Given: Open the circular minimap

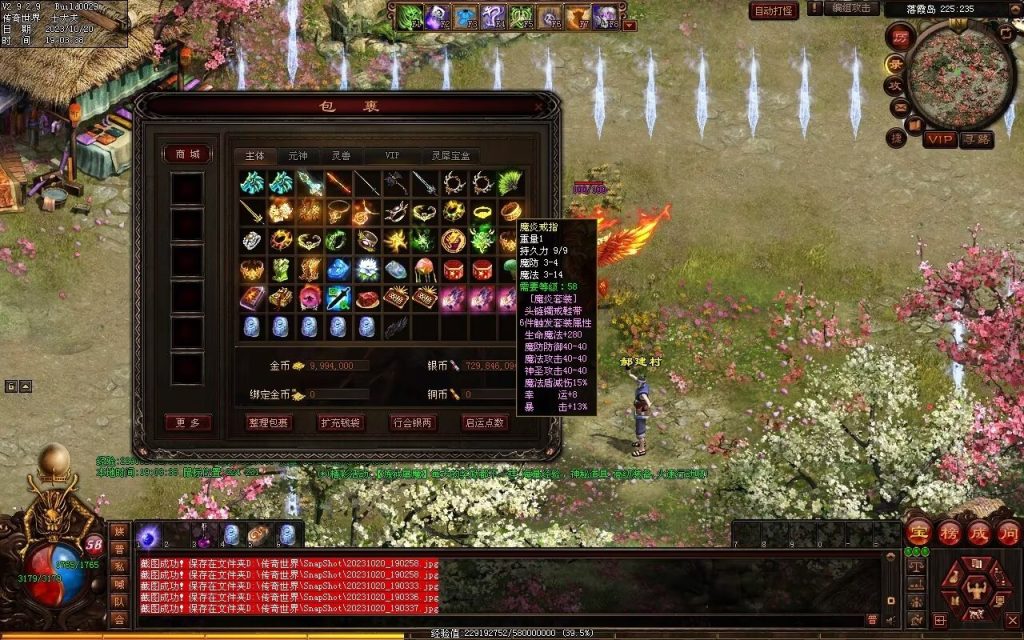Looking at the screenshot, I should pos(958,76).
